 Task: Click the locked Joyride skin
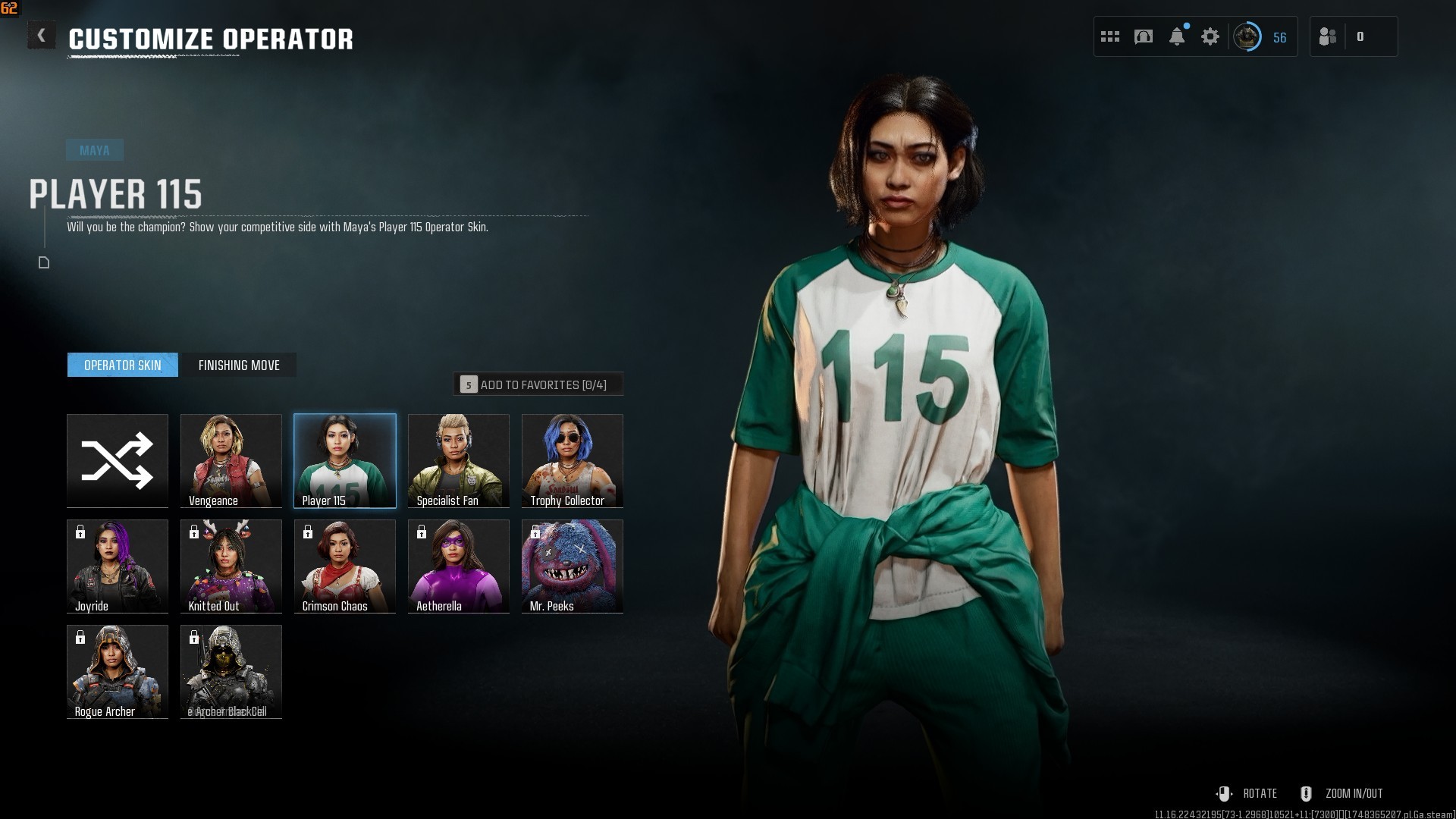(118, 566)
